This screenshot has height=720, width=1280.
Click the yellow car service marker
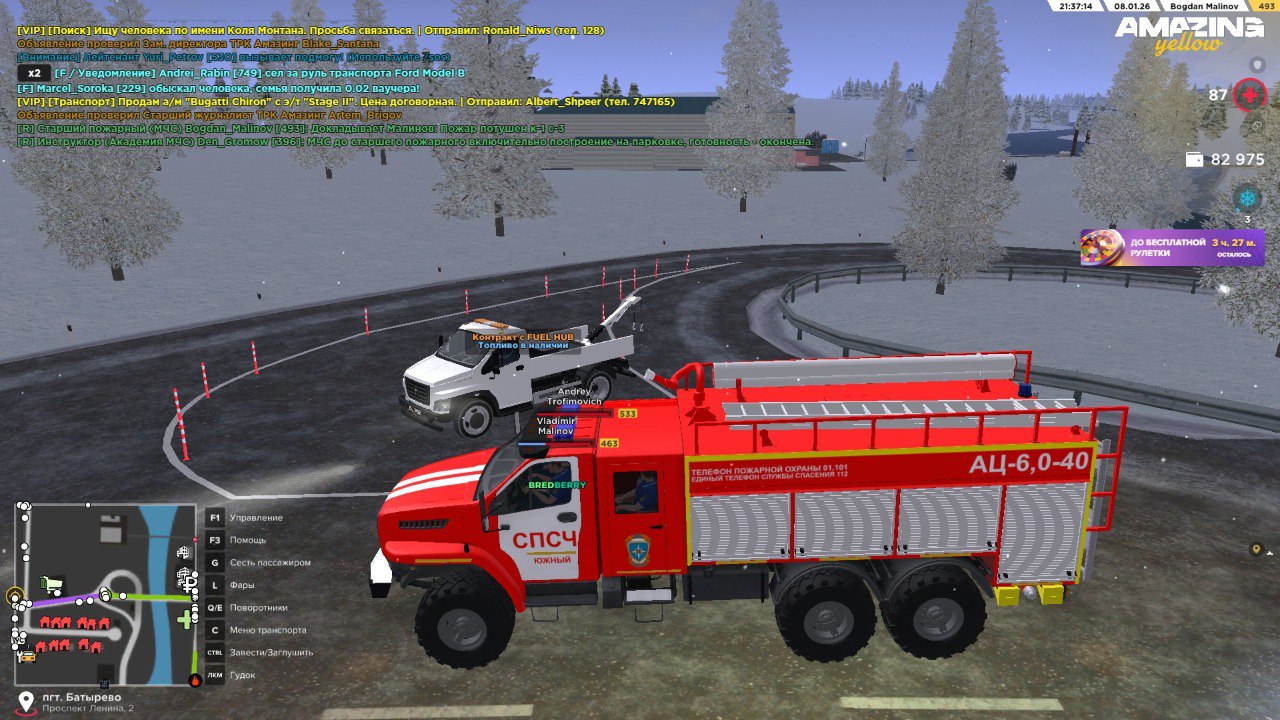(x=27, y=656)
